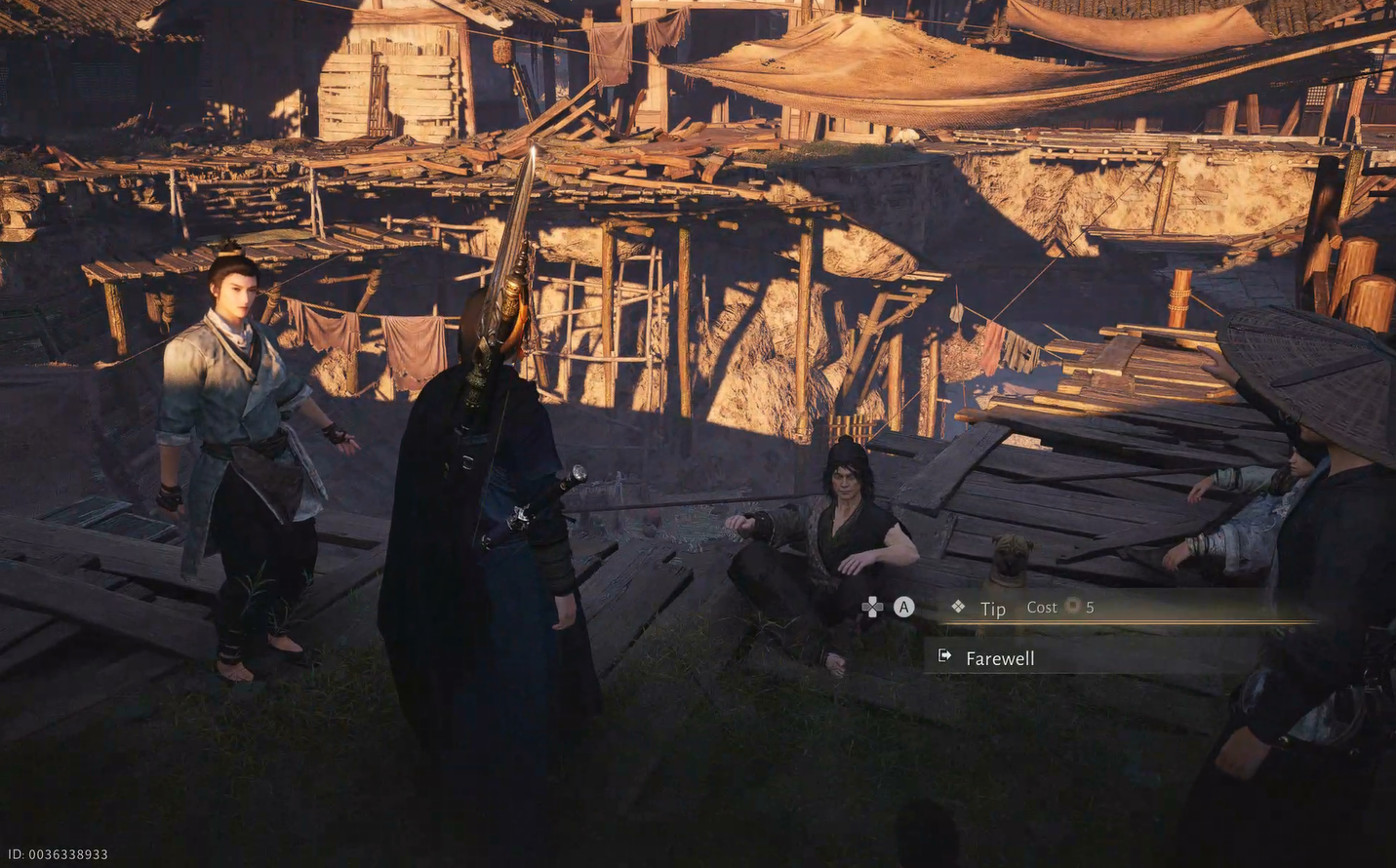The width and height of the screenshot is (1396, 868).
Task: Select Farewell to end conversation
Action: (999, 658)
